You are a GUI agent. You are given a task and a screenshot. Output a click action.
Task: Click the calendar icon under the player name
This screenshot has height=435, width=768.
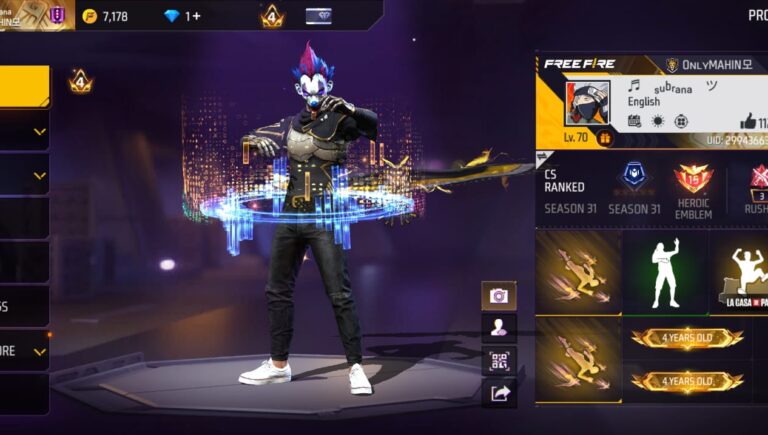pos(634,121)
